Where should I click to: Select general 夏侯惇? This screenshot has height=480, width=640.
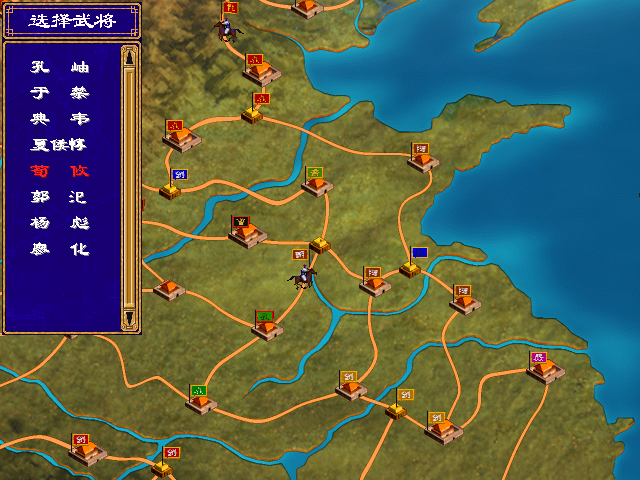pos(60,145)
